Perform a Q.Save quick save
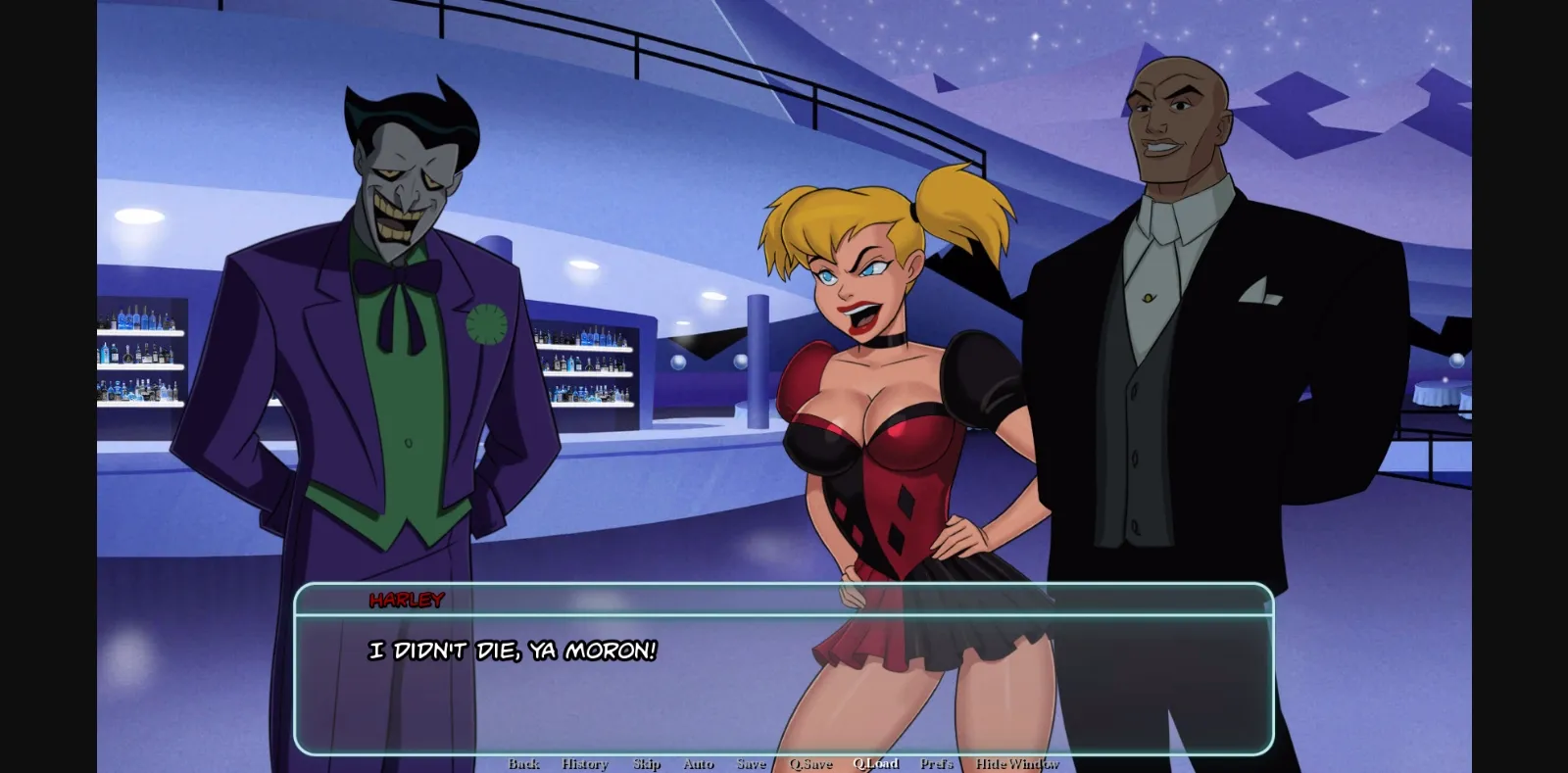 [810, 763]
